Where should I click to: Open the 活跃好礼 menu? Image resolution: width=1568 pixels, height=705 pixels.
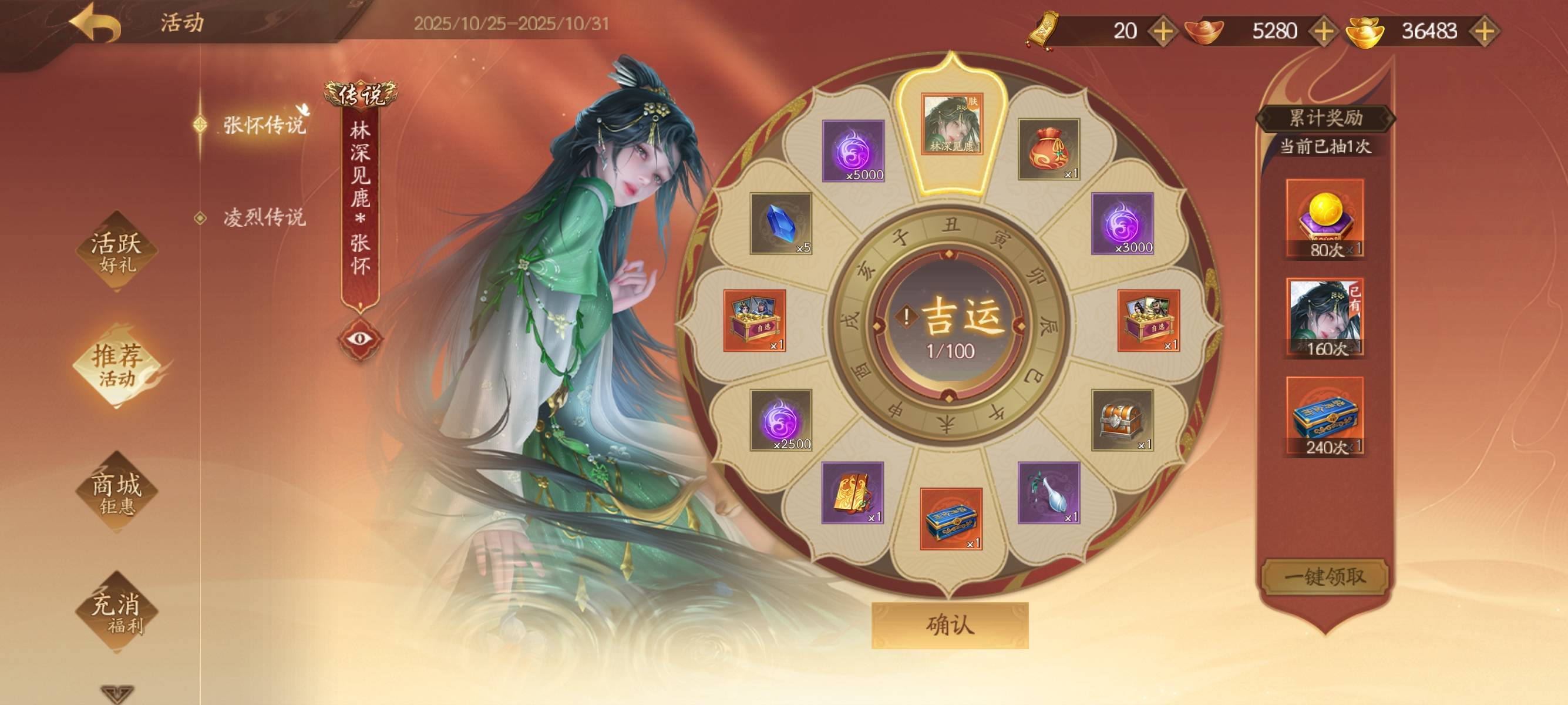(116, 251)
